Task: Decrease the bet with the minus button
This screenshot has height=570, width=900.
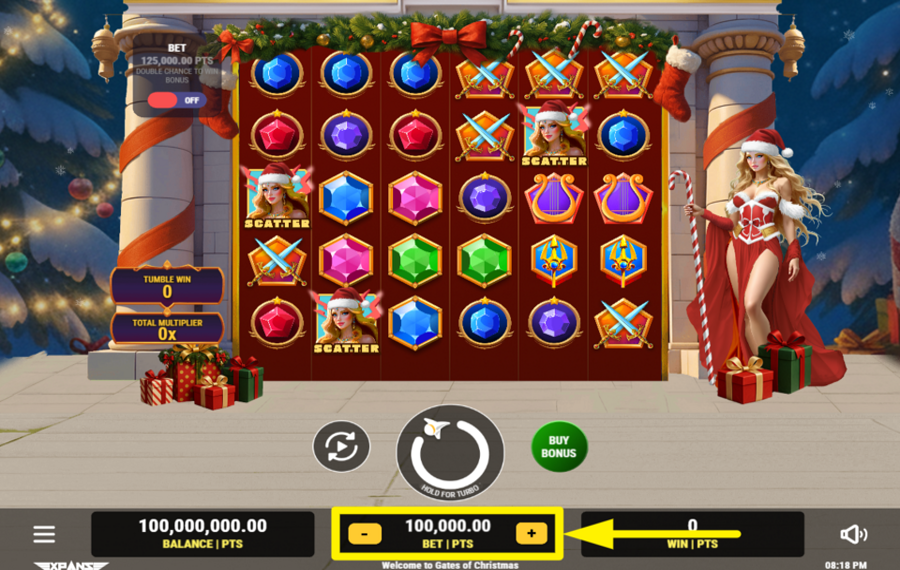Action: click(x=365, y=534)
